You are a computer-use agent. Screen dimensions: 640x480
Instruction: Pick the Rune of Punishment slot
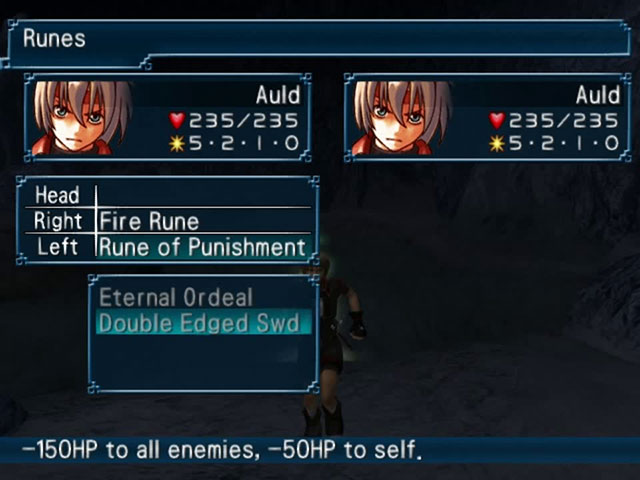click(x=201, y=247)
